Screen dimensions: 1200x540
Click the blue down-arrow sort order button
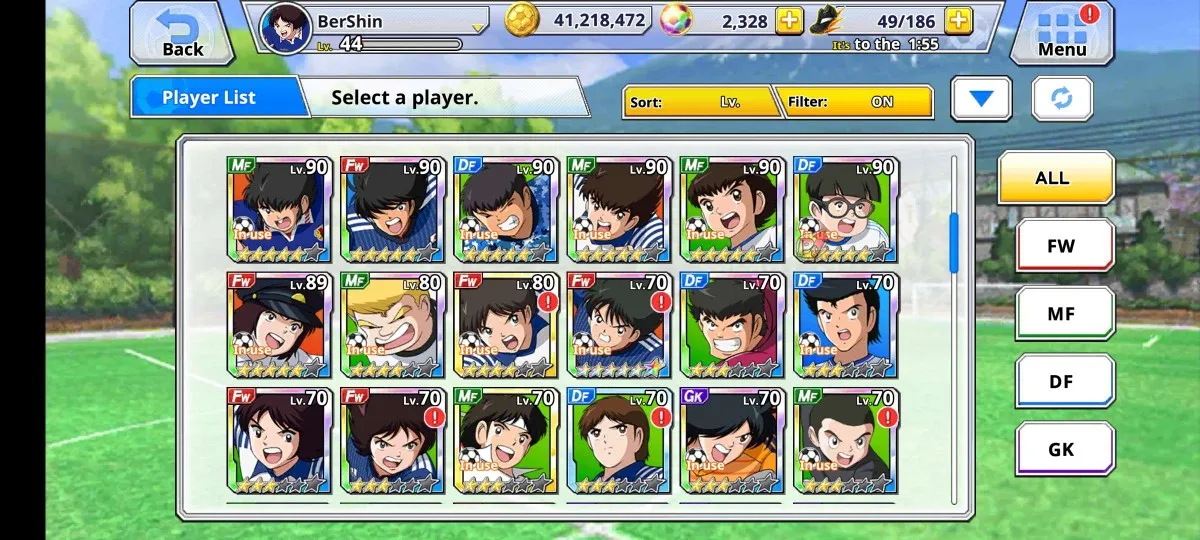pyautogui.click(x=981, y=99)
